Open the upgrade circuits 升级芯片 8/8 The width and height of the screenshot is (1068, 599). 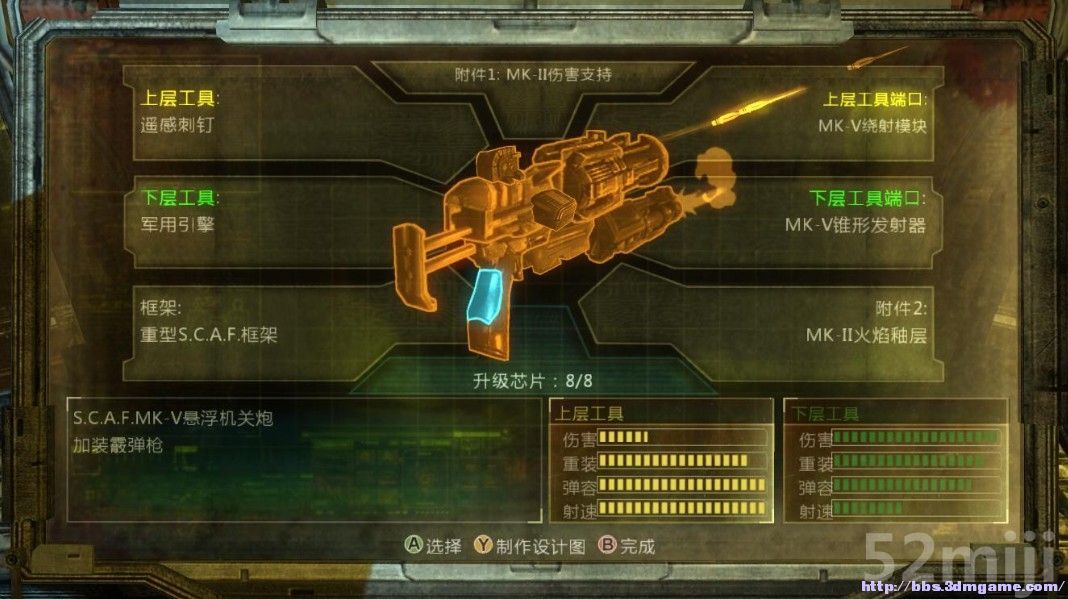pyautogui.click(x=533, y=380)
